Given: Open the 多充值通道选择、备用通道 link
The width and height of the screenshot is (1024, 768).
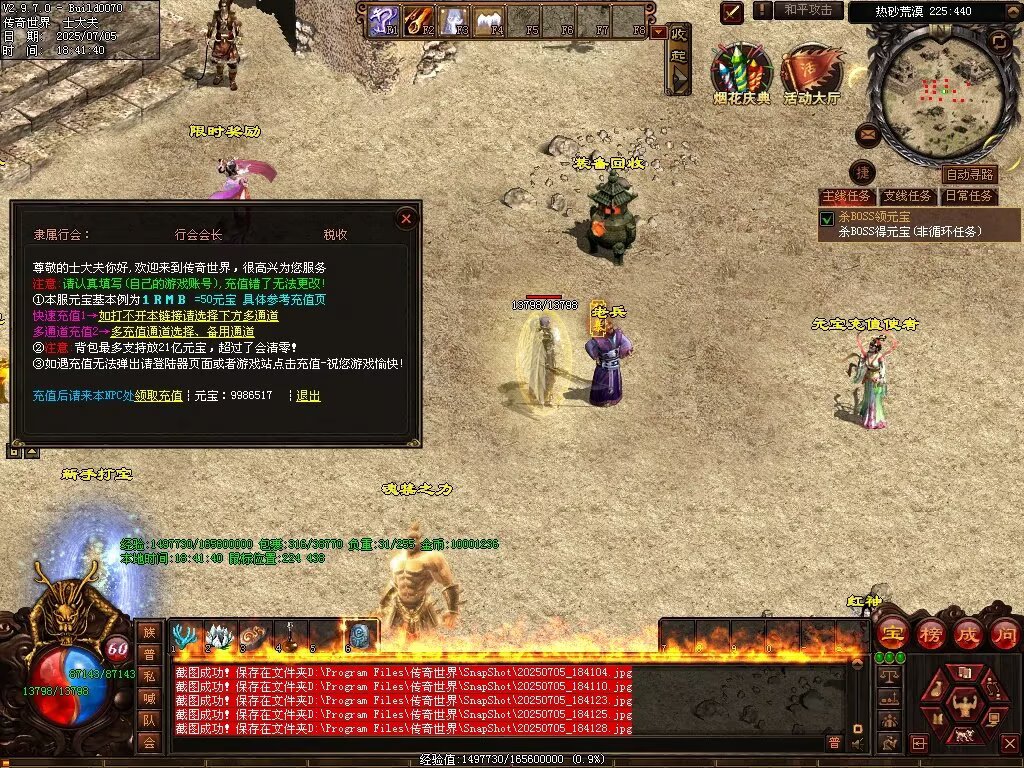Looking at the screenshot, I should click(182, 331).
